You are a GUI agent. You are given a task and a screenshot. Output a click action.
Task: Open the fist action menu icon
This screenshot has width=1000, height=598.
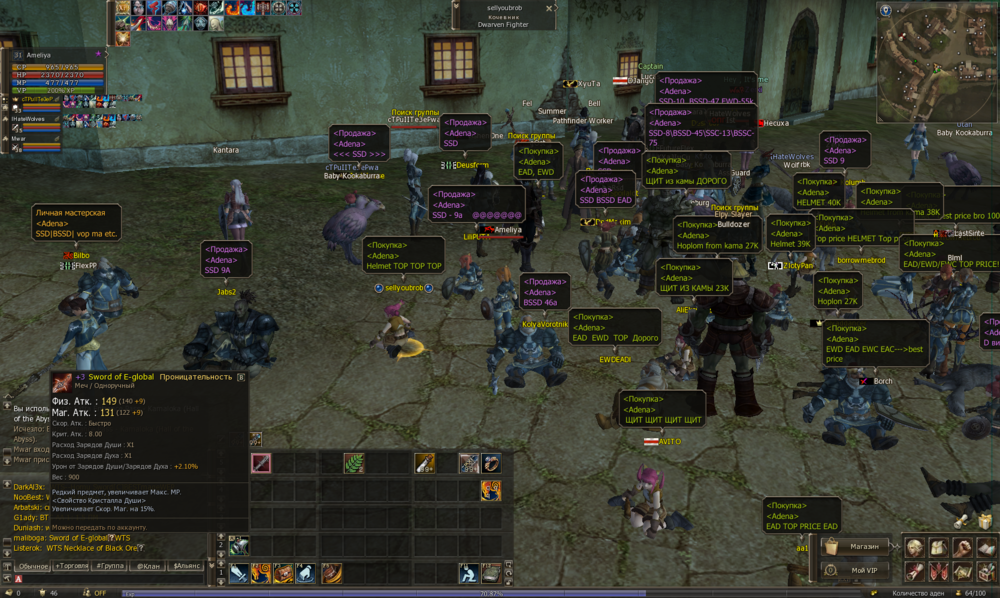(x=961, y=548)
